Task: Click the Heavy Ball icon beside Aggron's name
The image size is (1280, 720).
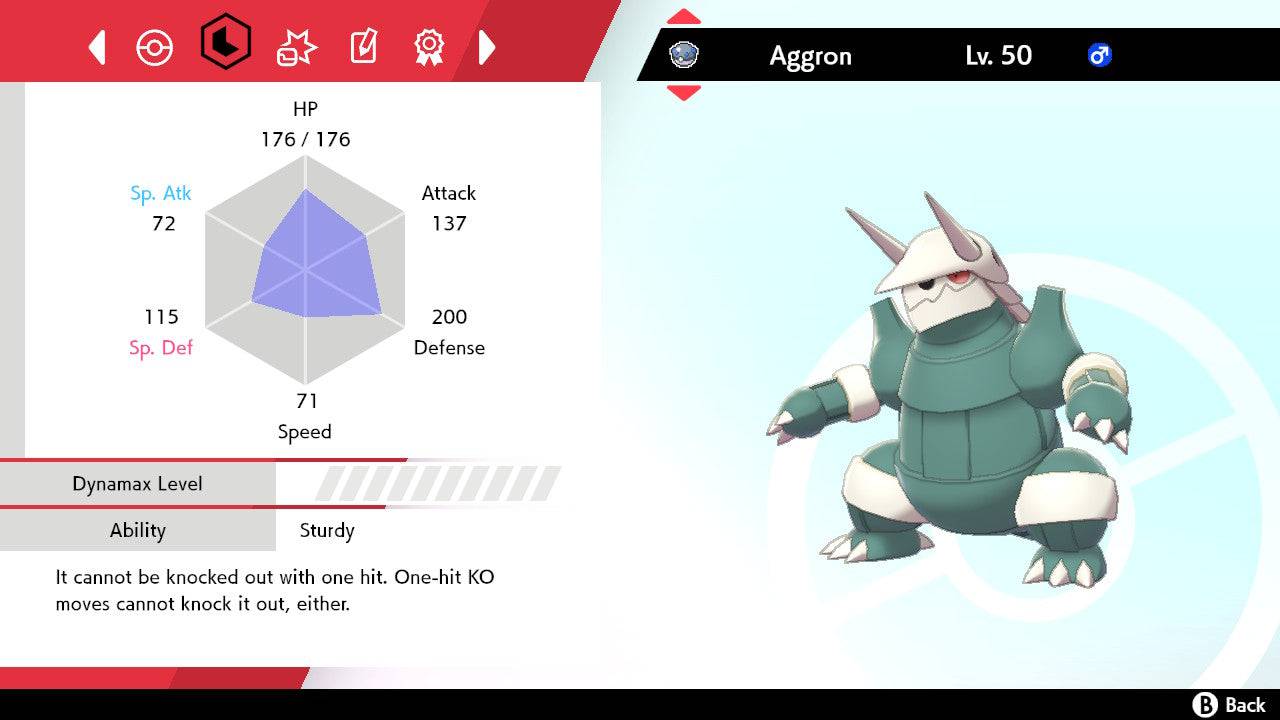Action: 683,55
